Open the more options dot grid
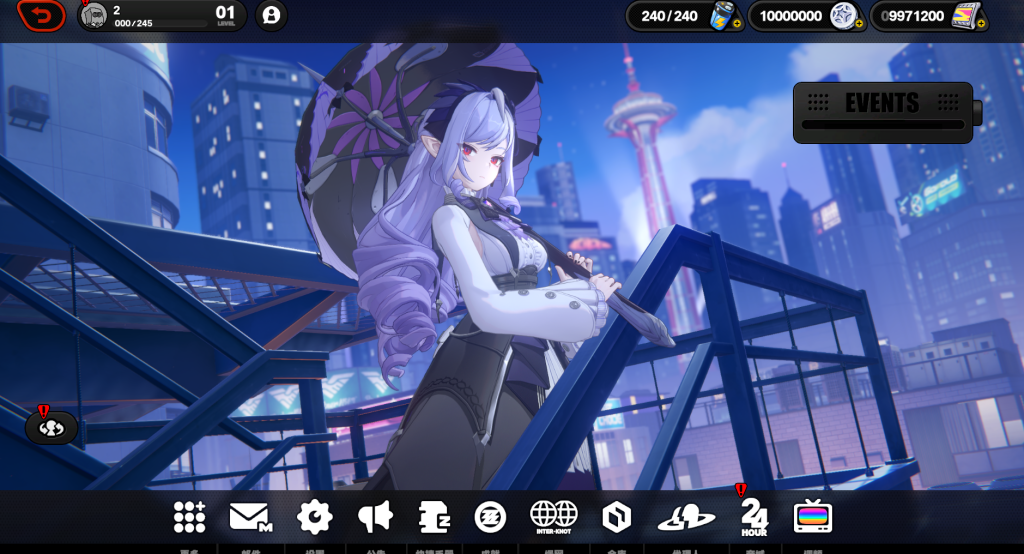Image resolution: width=1024 pixels, height=554 pixels. coord(190,516)
